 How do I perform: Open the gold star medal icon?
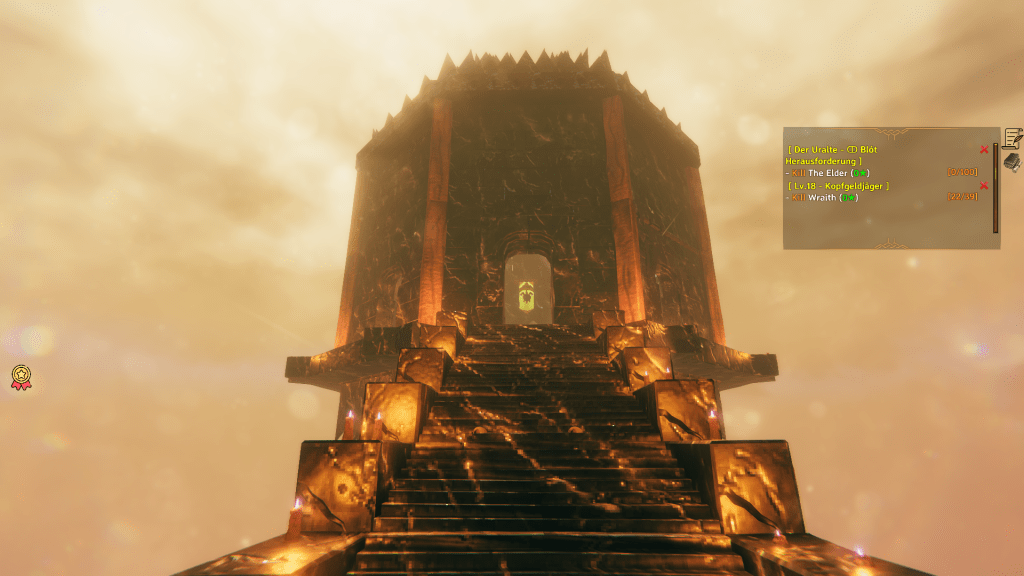coord(20,377)
